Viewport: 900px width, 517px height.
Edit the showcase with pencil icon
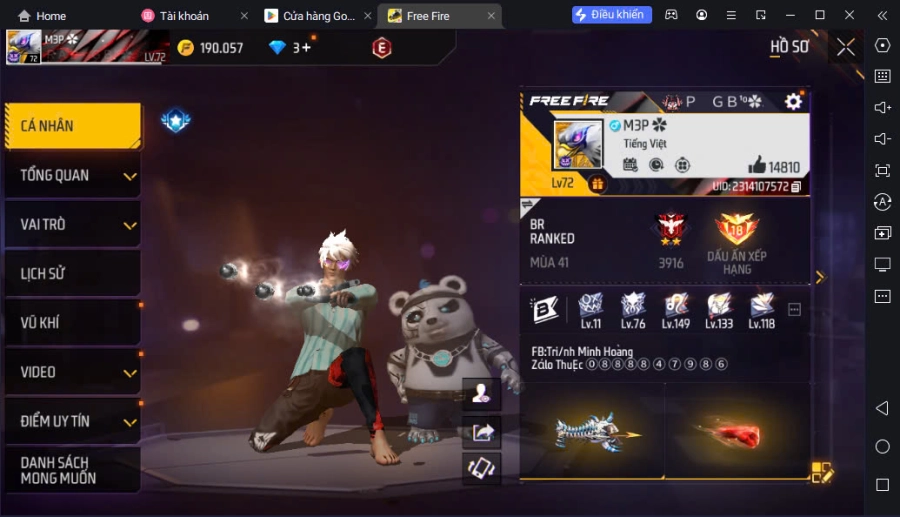coord(821,472)
